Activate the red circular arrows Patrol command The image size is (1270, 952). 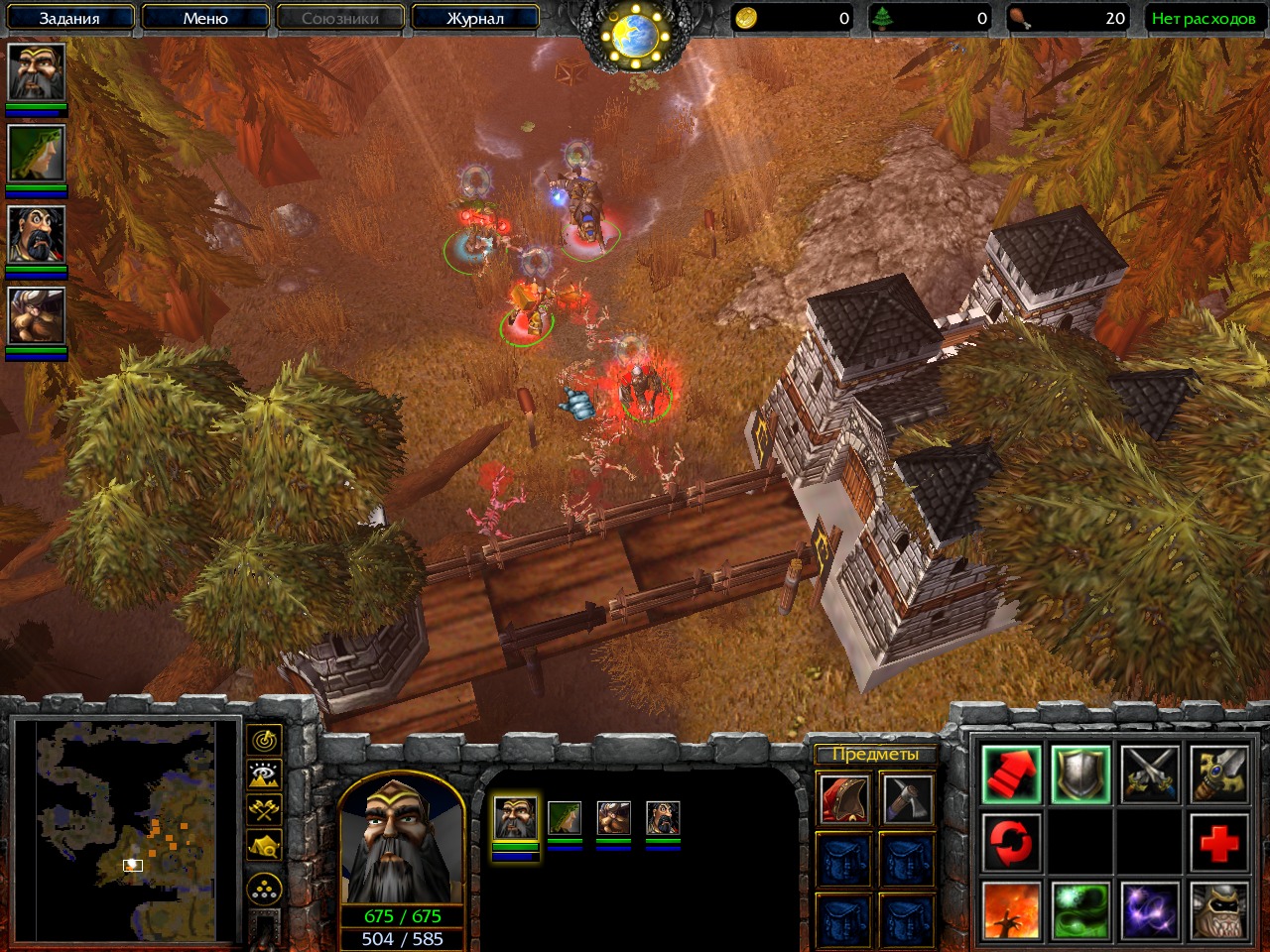(1011, 843)
